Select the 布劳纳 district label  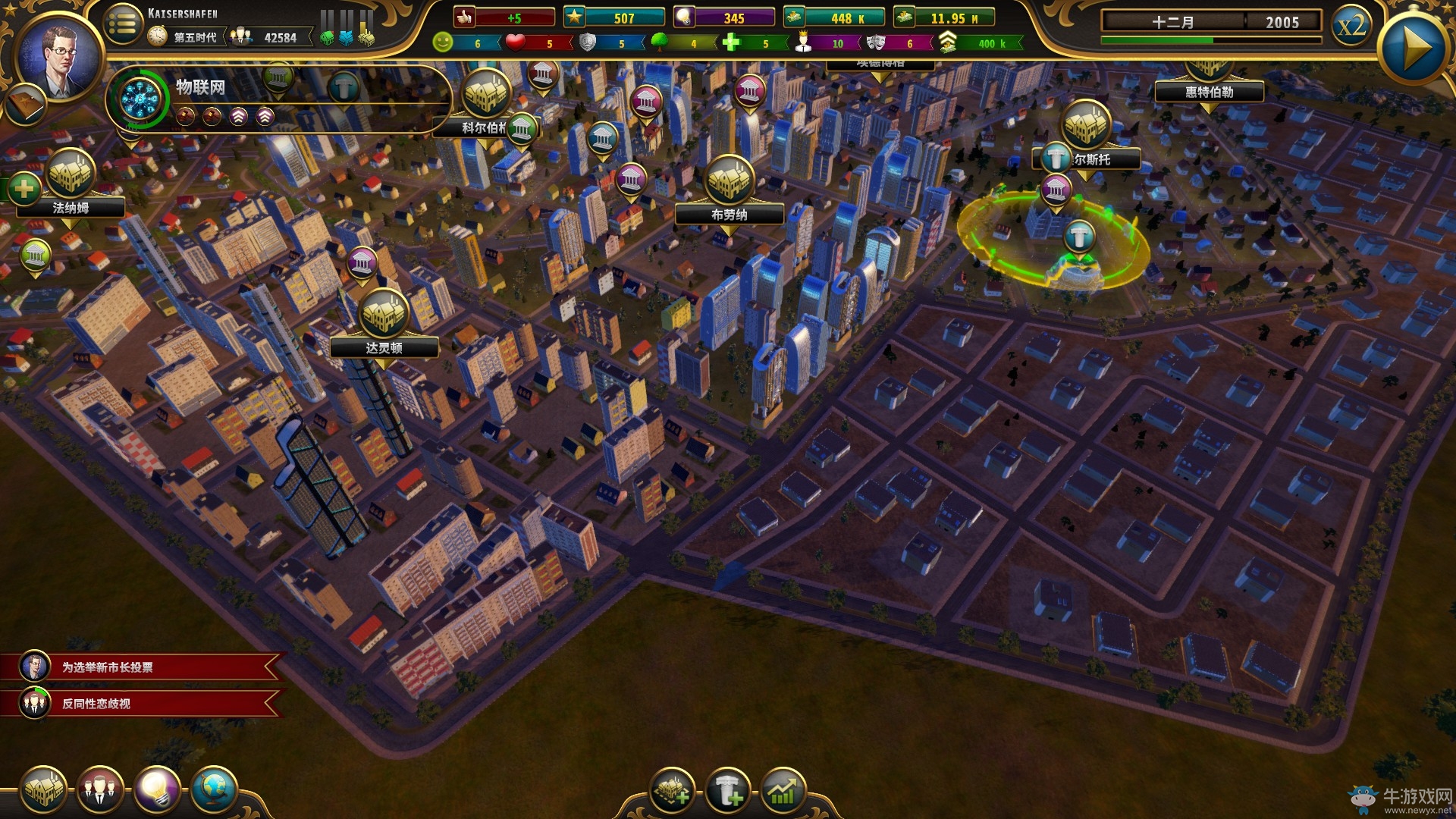pos(729,215)
